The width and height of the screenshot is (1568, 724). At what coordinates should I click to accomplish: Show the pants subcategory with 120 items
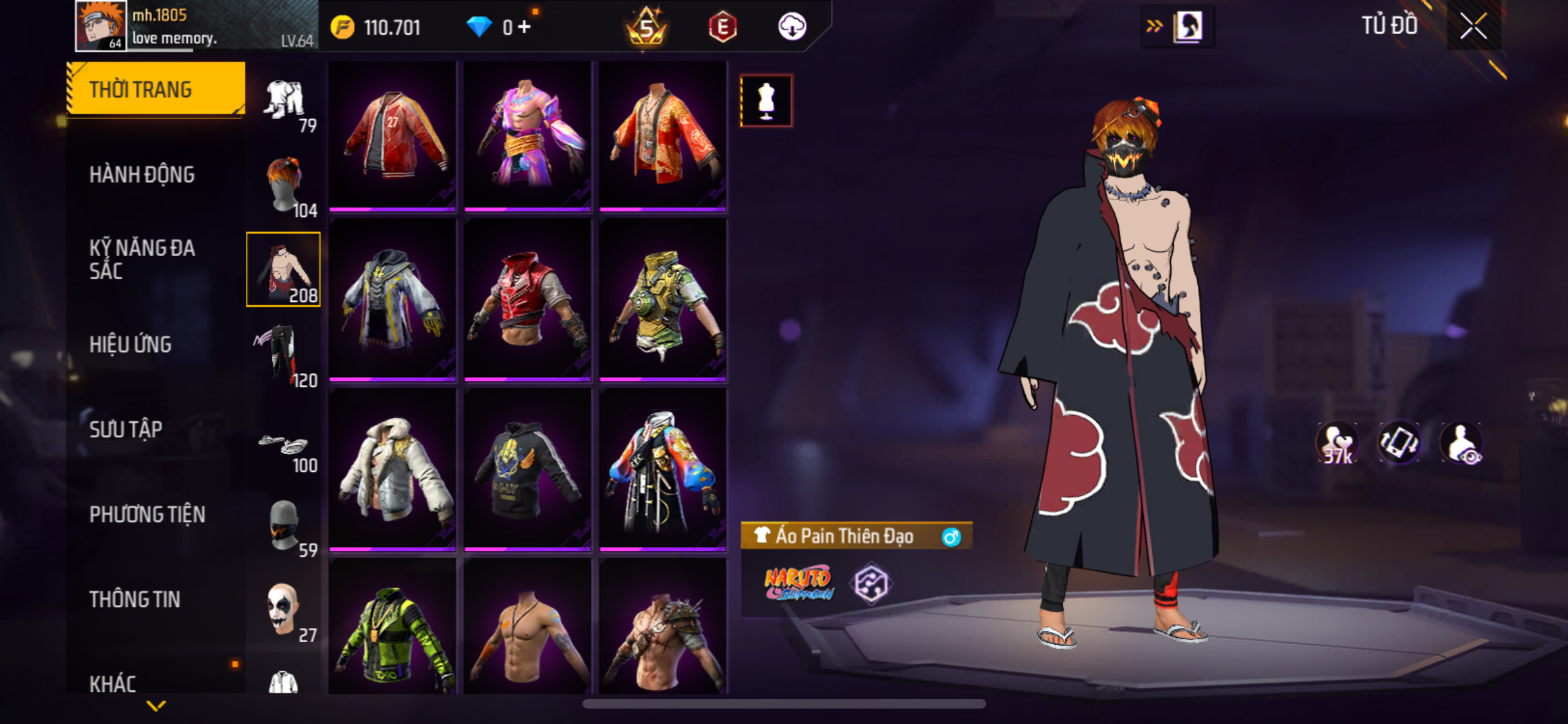[x=284, y=355]
